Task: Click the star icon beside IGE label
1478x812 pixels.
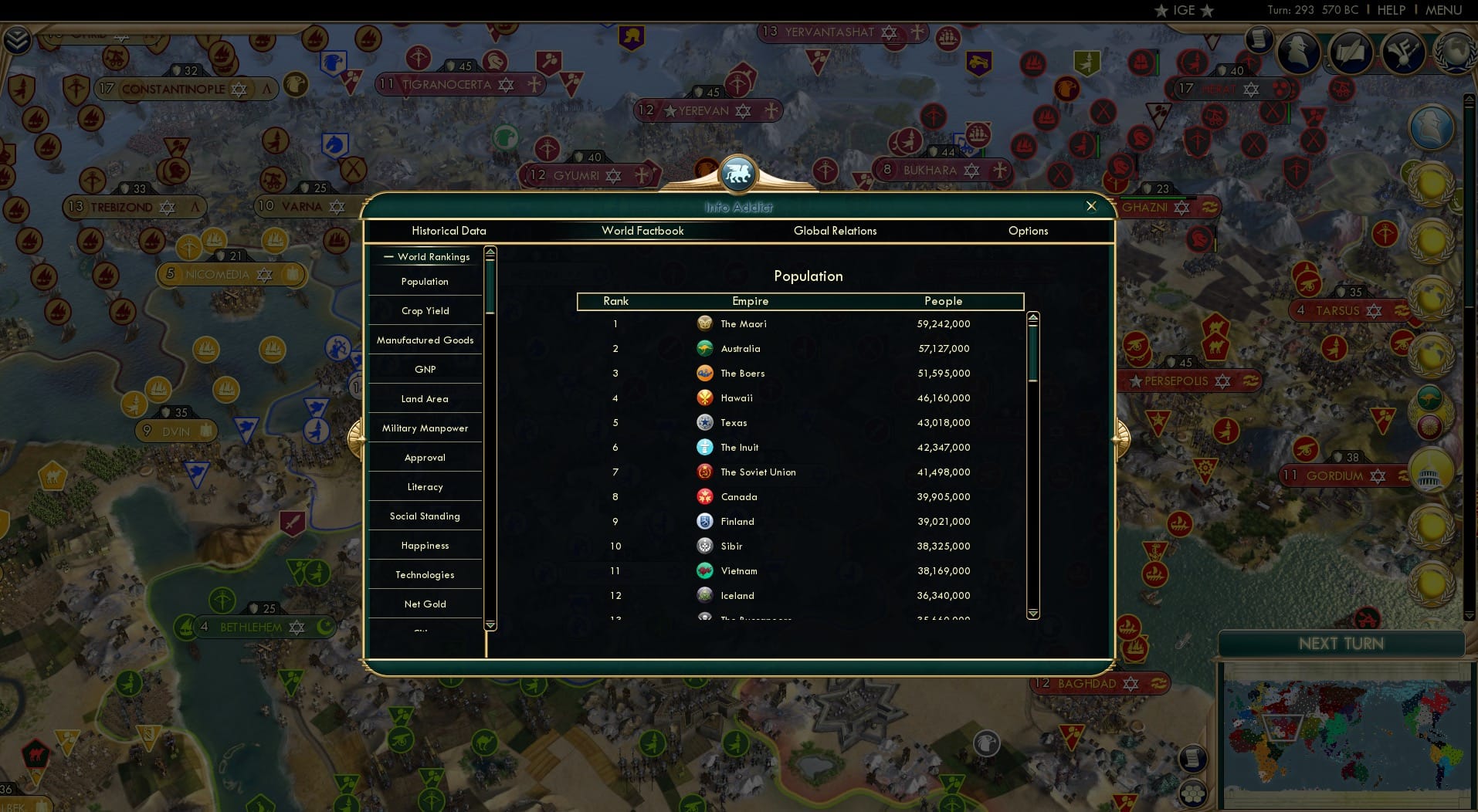Action: click(1161, 11)
